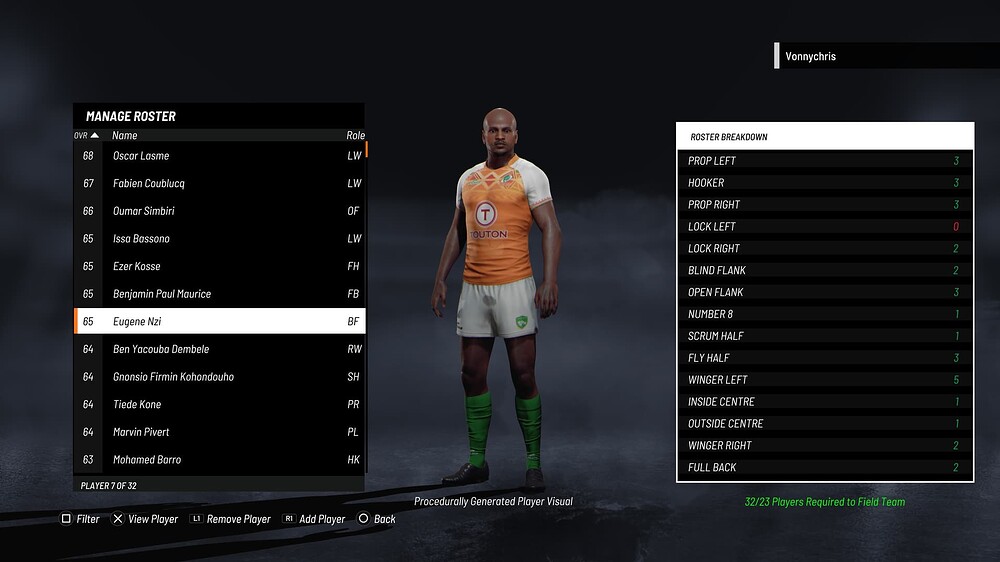Choose Marvin Pivert from the roster

pos(219,432)
